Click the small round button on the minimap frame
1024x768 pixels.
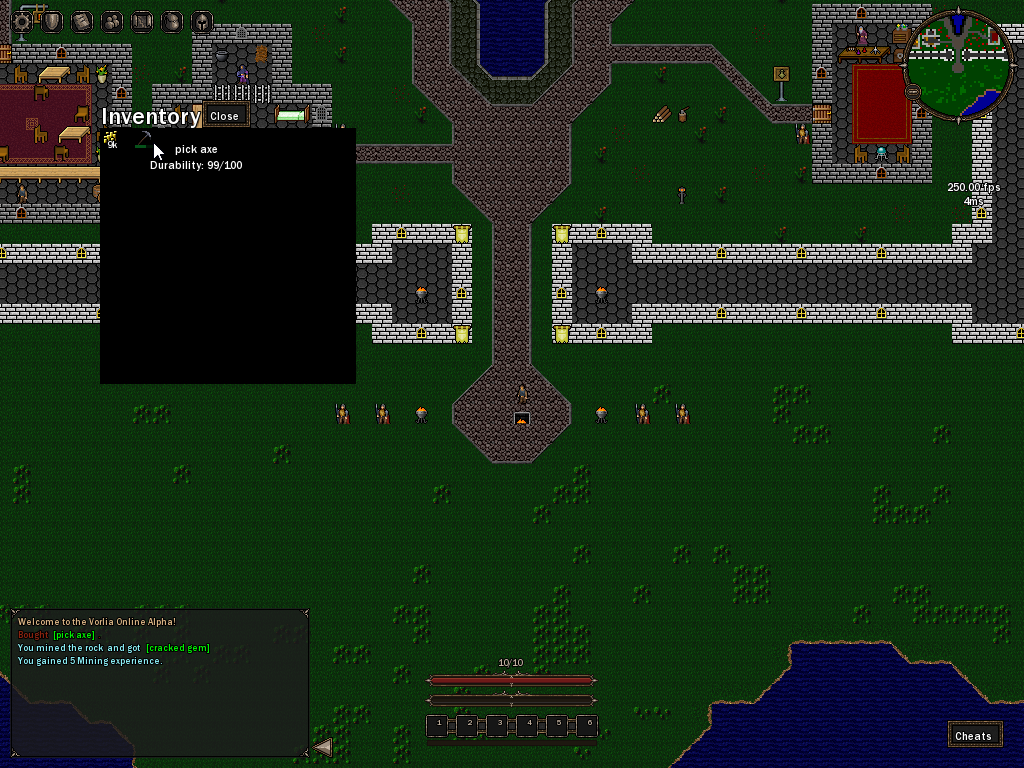[913, 91]
